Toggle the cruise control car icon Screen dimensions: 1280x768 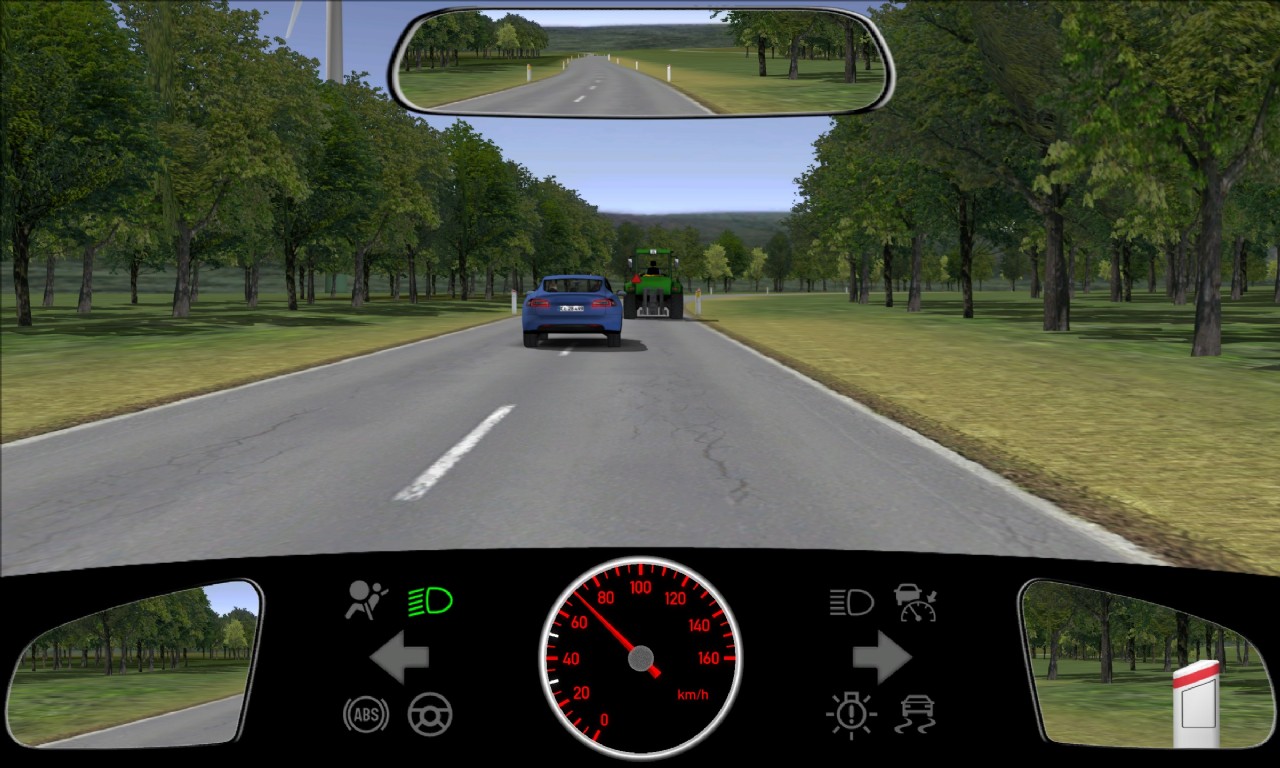915,602
